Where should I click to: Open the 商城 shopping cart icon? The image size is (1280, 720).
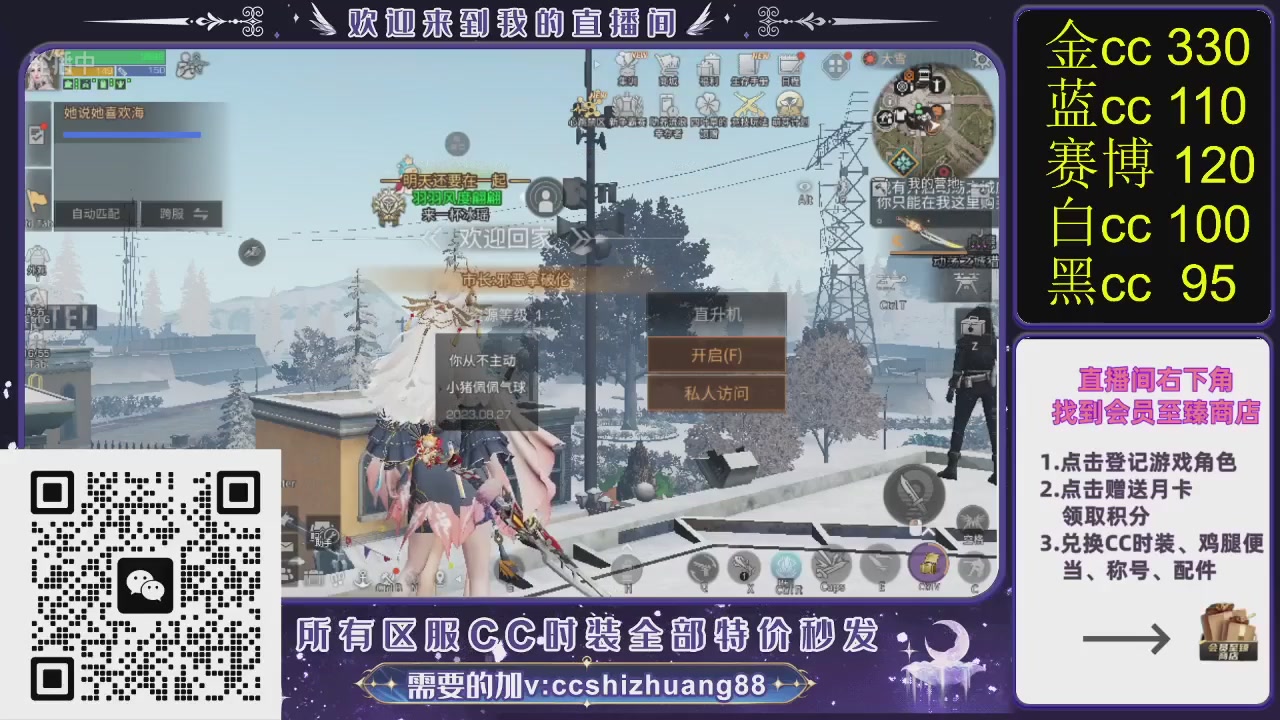click(x=670, y=64)
